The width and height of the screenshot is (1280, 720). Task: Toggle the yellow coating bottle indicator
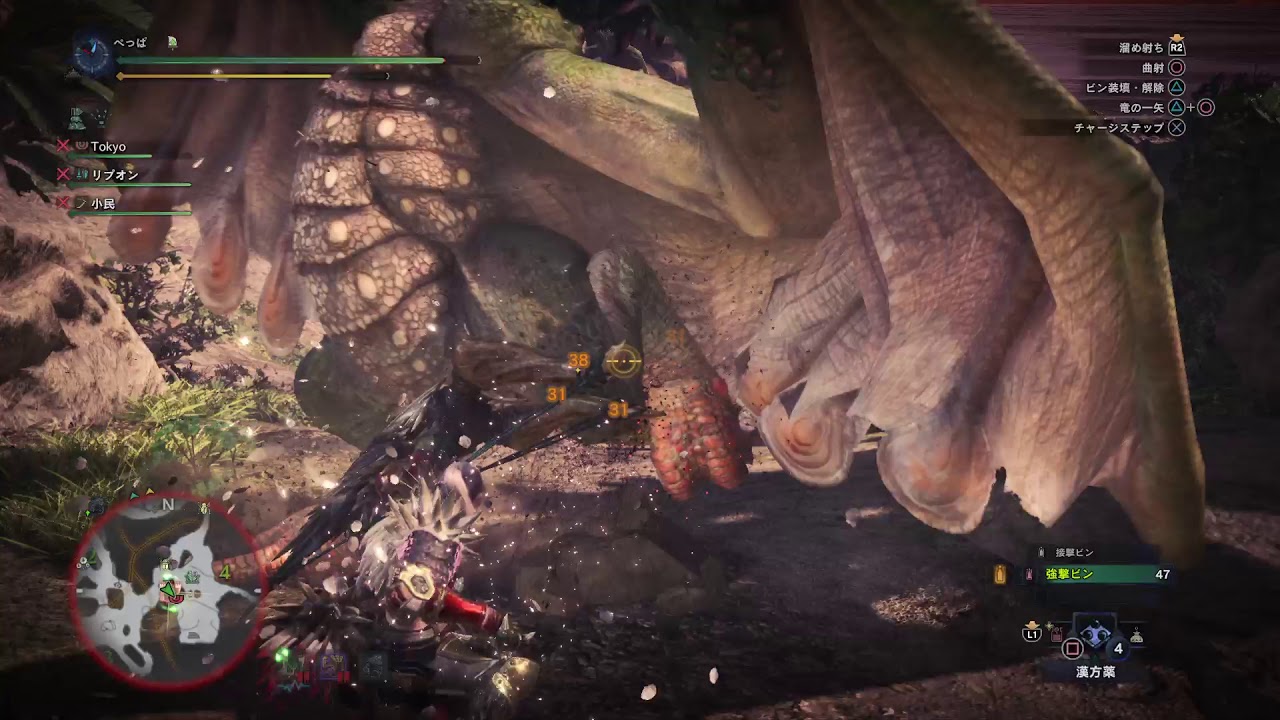(x=1002, y=575)
